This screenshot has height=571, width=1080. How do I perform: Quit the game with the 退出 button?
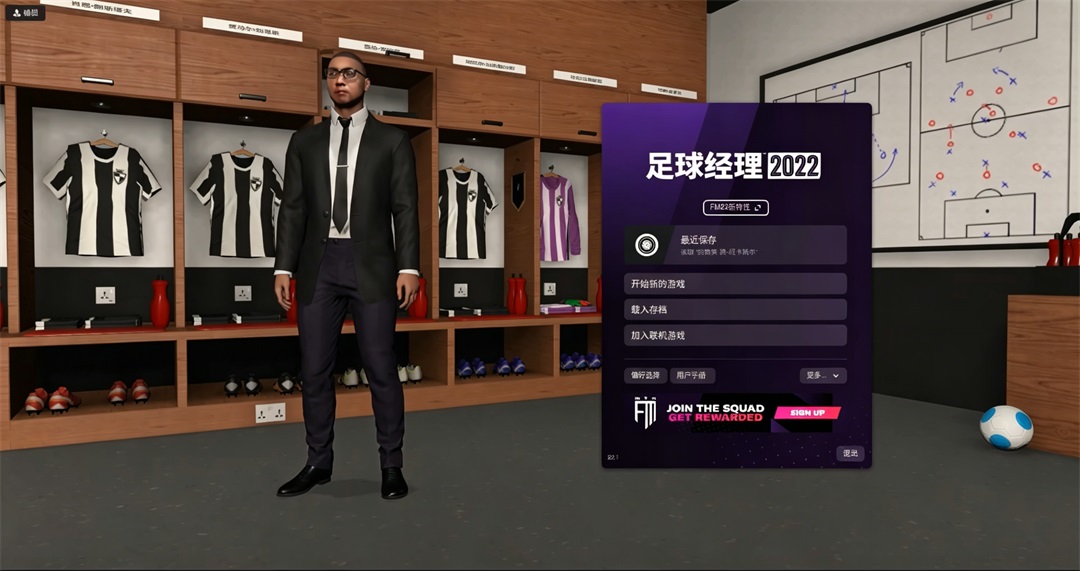click(850, 453)
